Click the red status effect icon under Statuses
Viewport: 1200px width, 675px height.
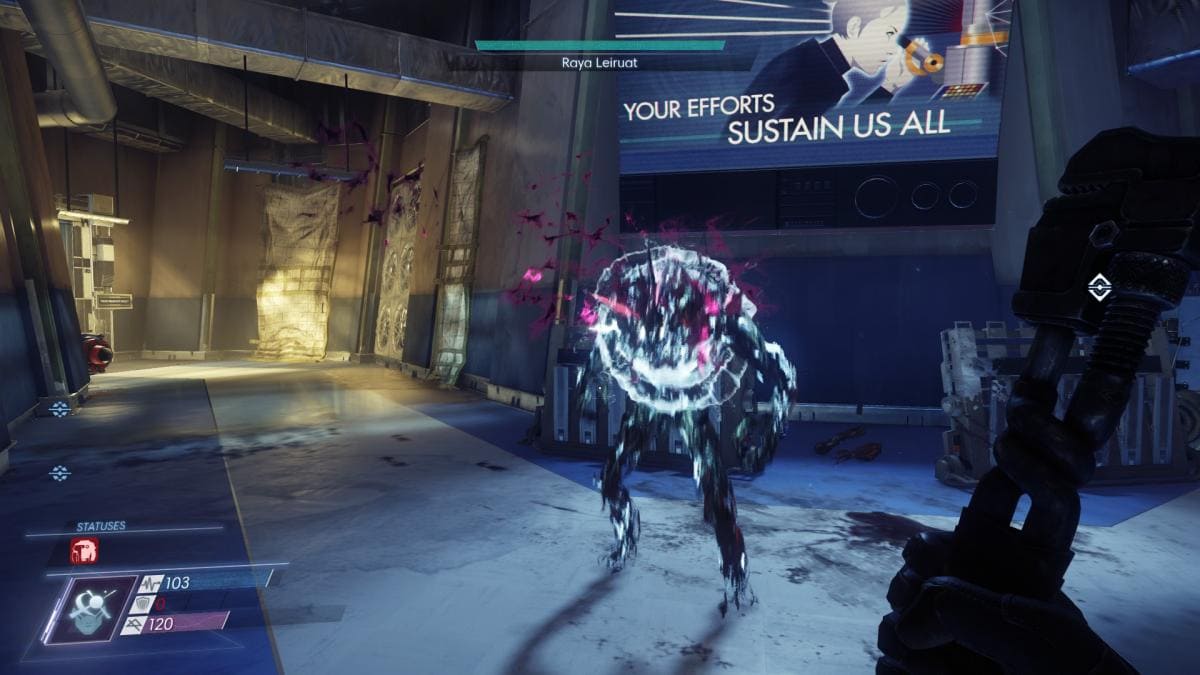pos(84,551)
